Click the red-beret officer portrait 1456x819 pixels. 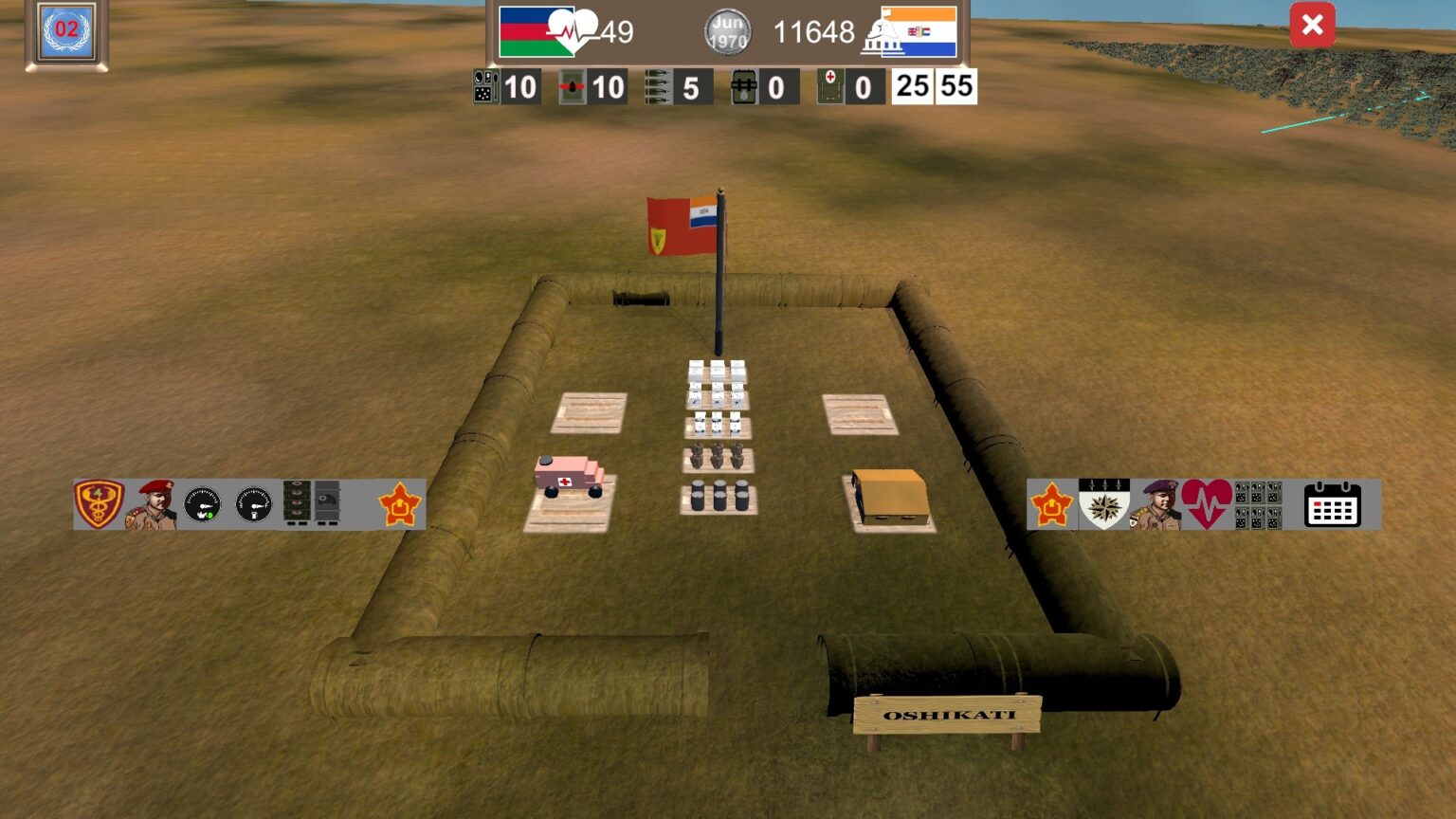pyautogui.click(x=152, y=505)
